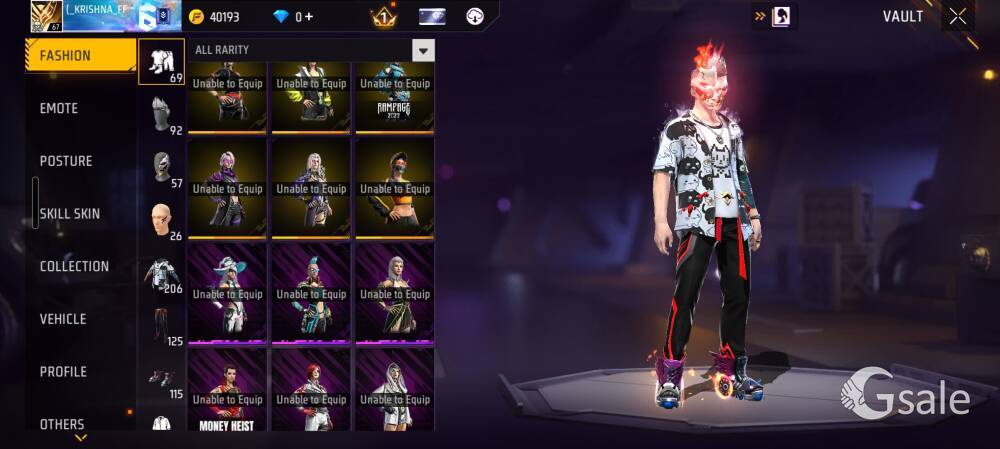The image size is (1000, 449).
Task: Switch to the Fashion tab
Action: [x=80, y=56]
